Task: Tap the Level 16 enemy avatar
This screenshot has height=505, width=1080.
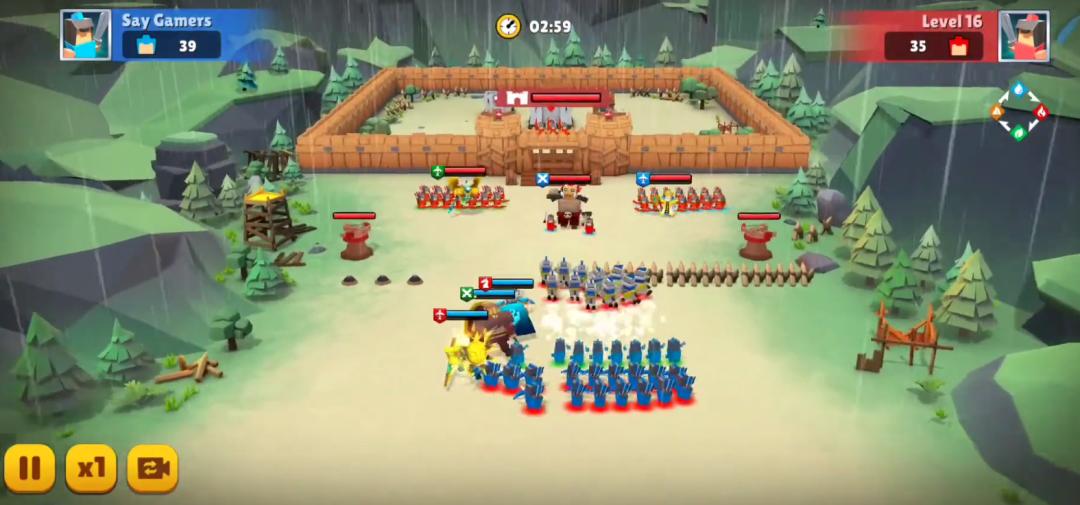Action: [1023, 36]
